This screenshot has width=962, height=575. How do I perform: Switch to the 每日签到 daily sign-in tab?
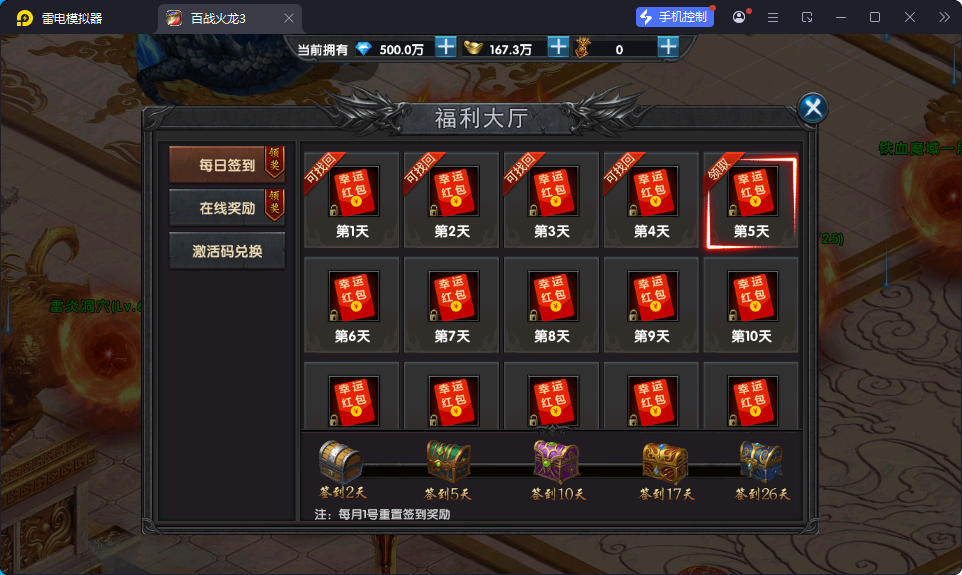227,165
